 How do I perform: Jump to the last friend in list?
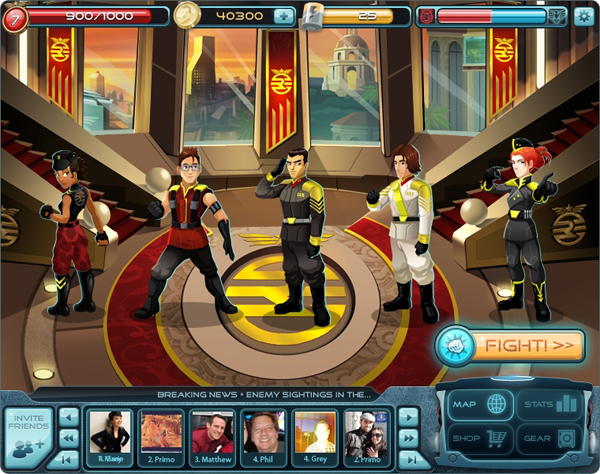(408, 458)
